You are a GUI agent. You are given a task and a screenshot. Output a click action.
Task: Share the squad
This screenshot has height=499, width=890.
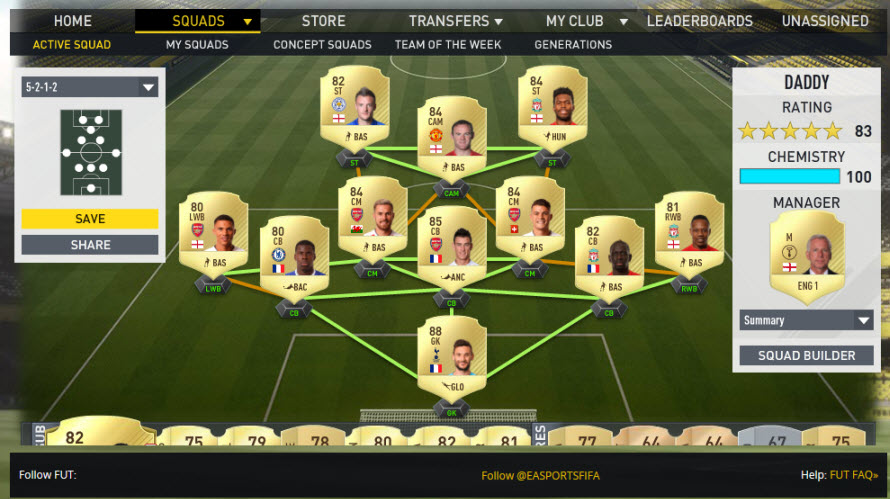pyautogui.click(x=90, y=245)
